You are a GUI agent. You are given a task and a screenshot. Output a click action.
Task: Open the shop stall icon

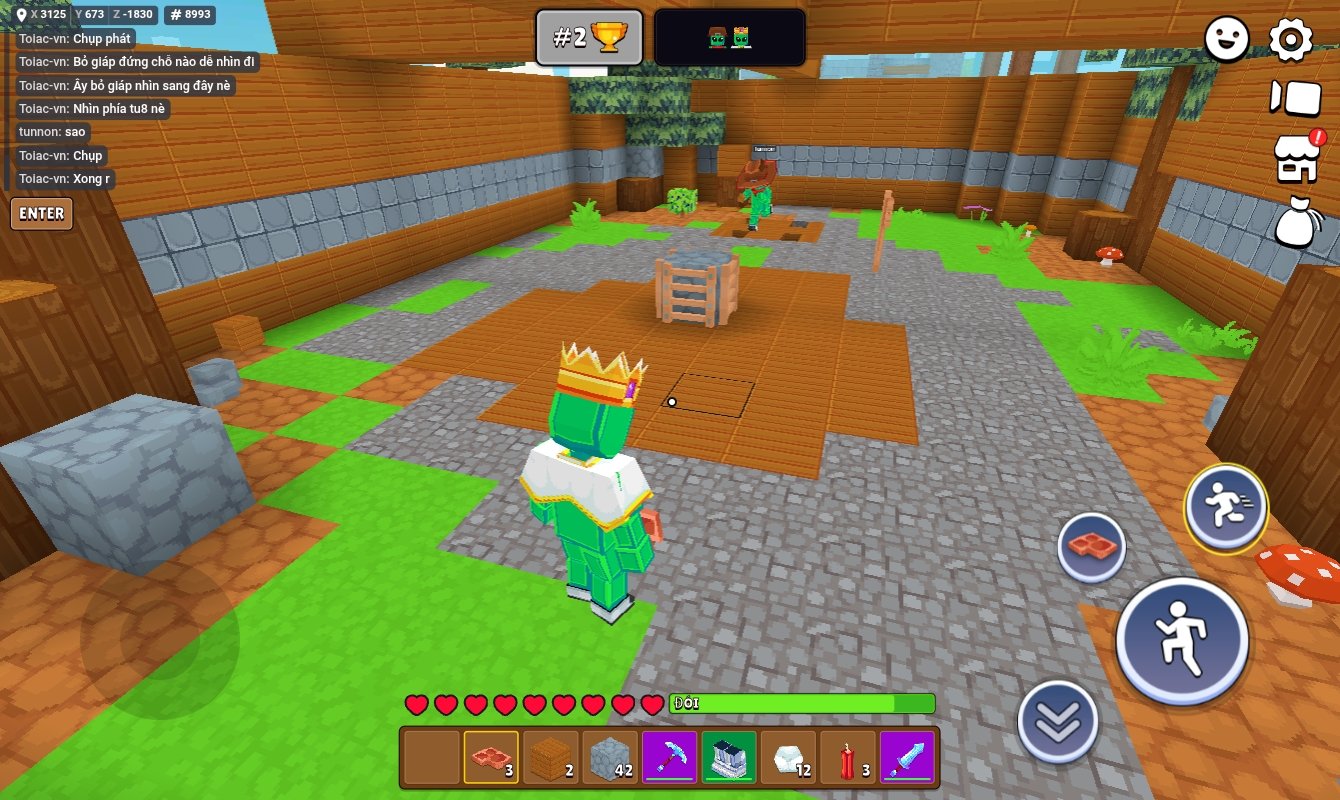tap(1295, 159)
